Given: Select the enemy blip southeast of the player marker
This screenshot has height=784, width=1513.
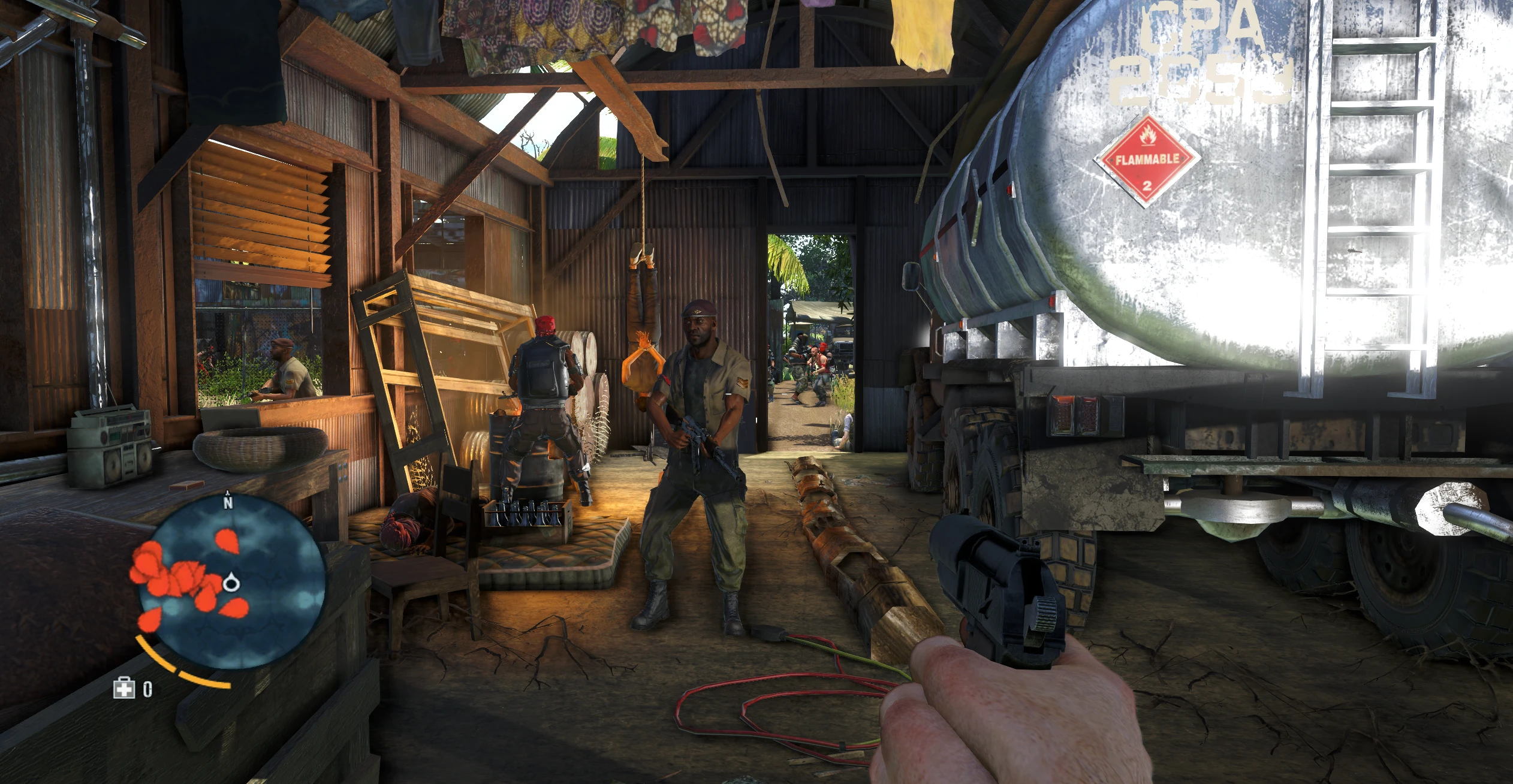Looking at the screenshot, I should [x=233, y=608].
